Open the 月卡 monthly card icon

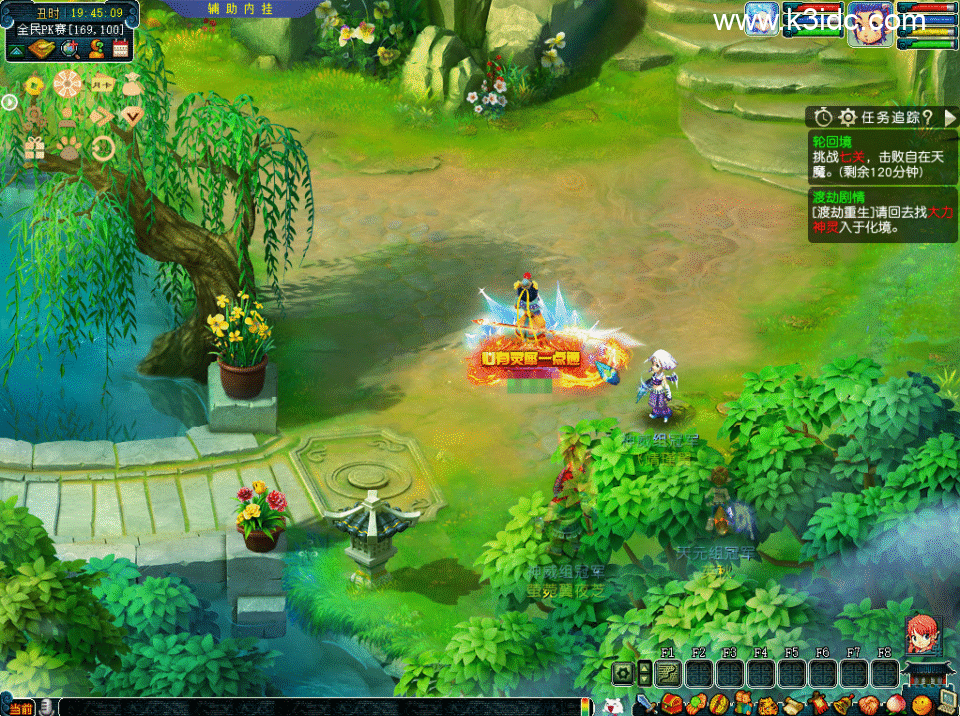point(101,84)
